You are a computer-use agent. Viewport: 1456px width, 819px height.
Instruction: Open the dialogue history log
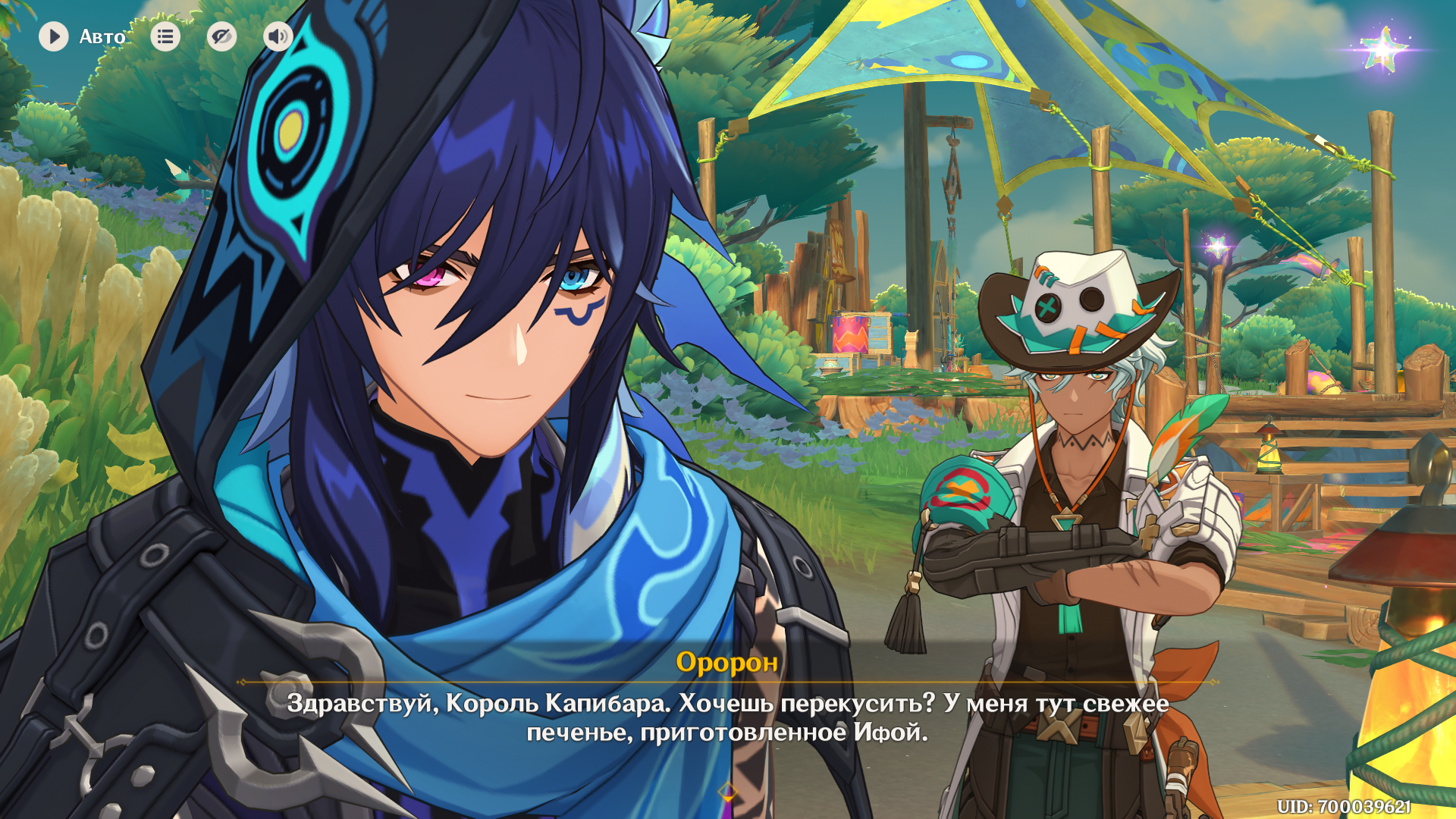(165, 36)
